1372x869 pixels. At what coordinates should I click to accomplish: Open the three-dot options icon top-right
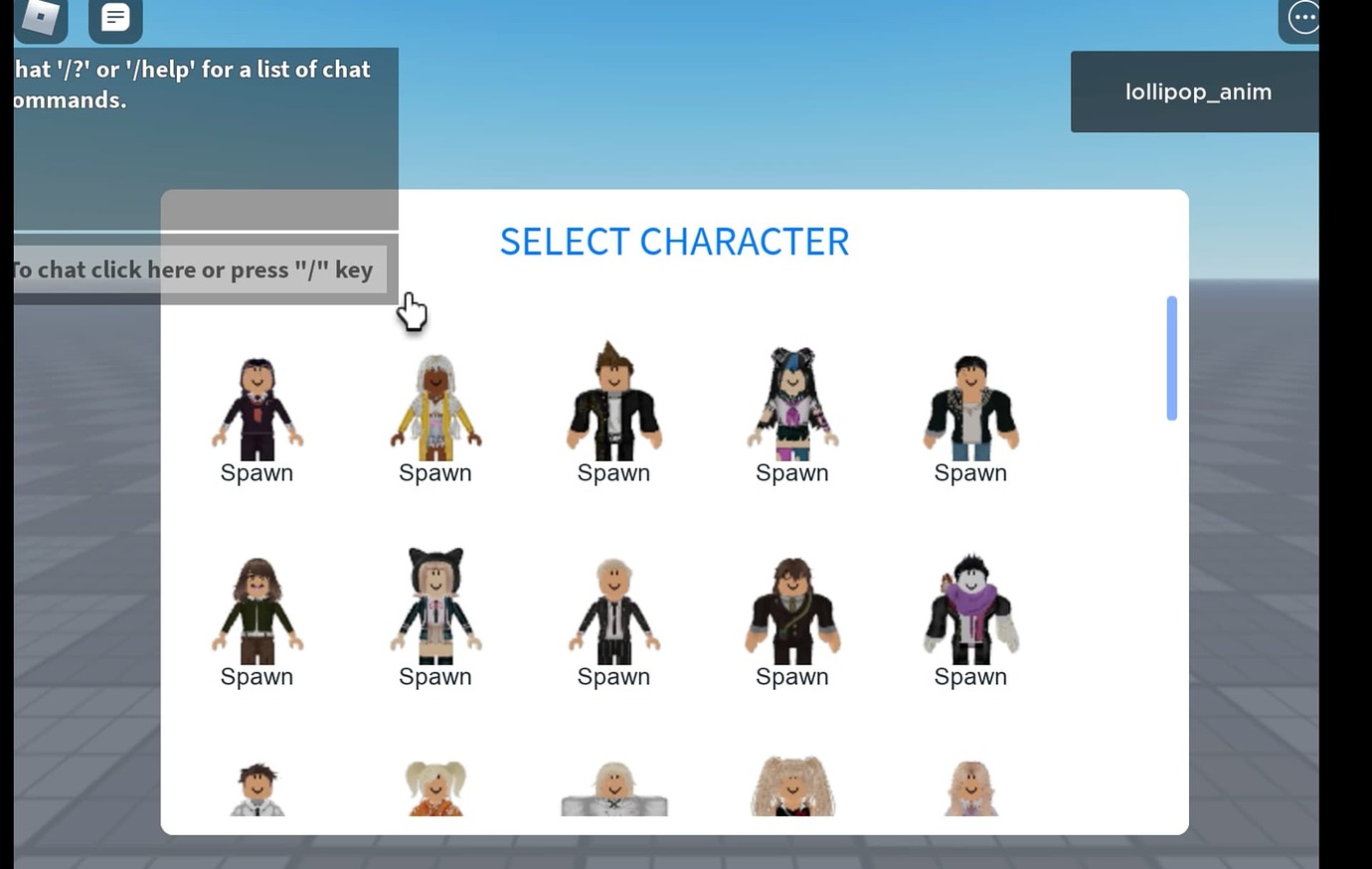pos(1302,17)
